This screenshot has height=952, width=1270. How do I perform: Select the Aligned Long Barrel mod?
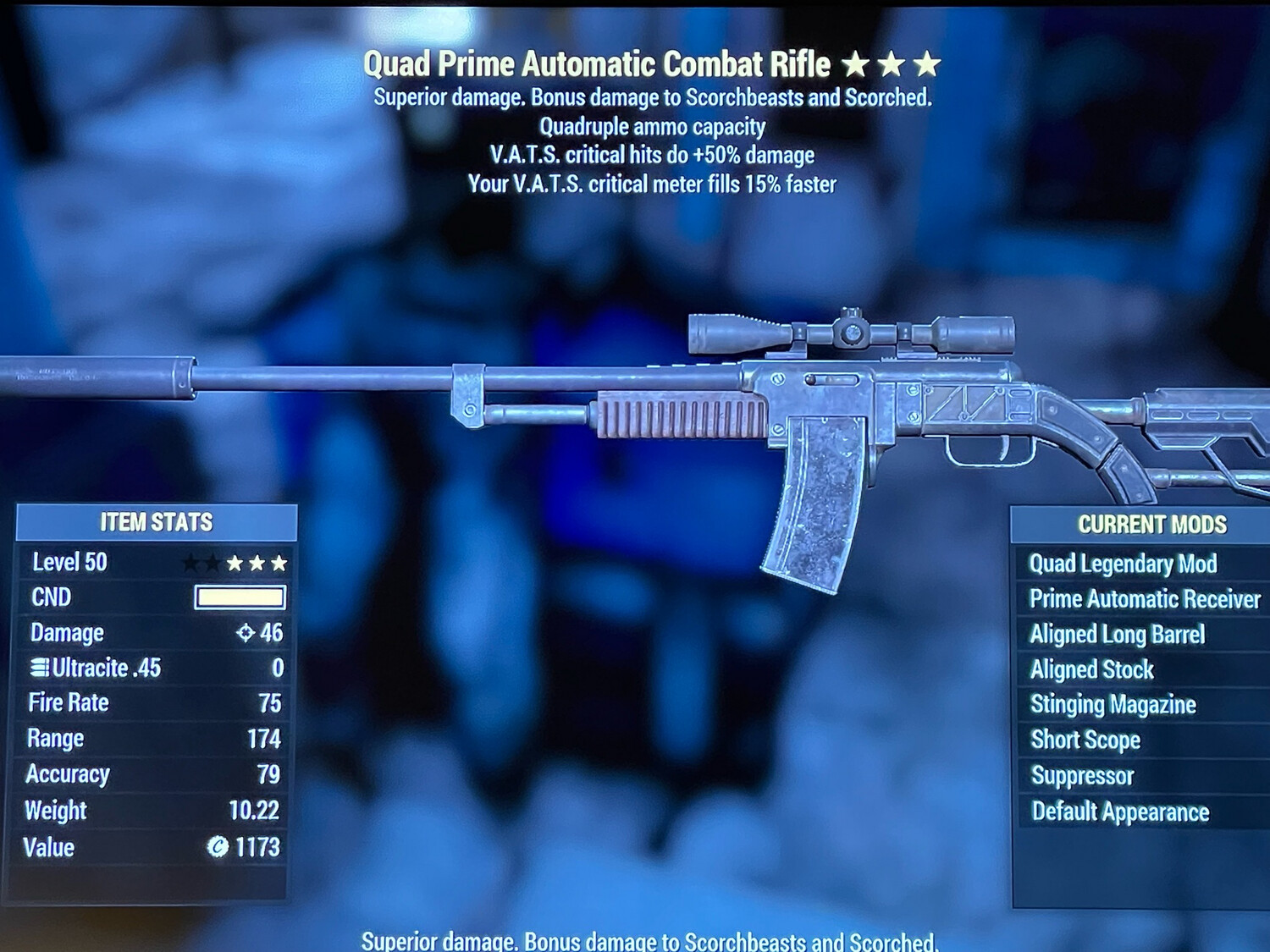[x=1118, y=635]
